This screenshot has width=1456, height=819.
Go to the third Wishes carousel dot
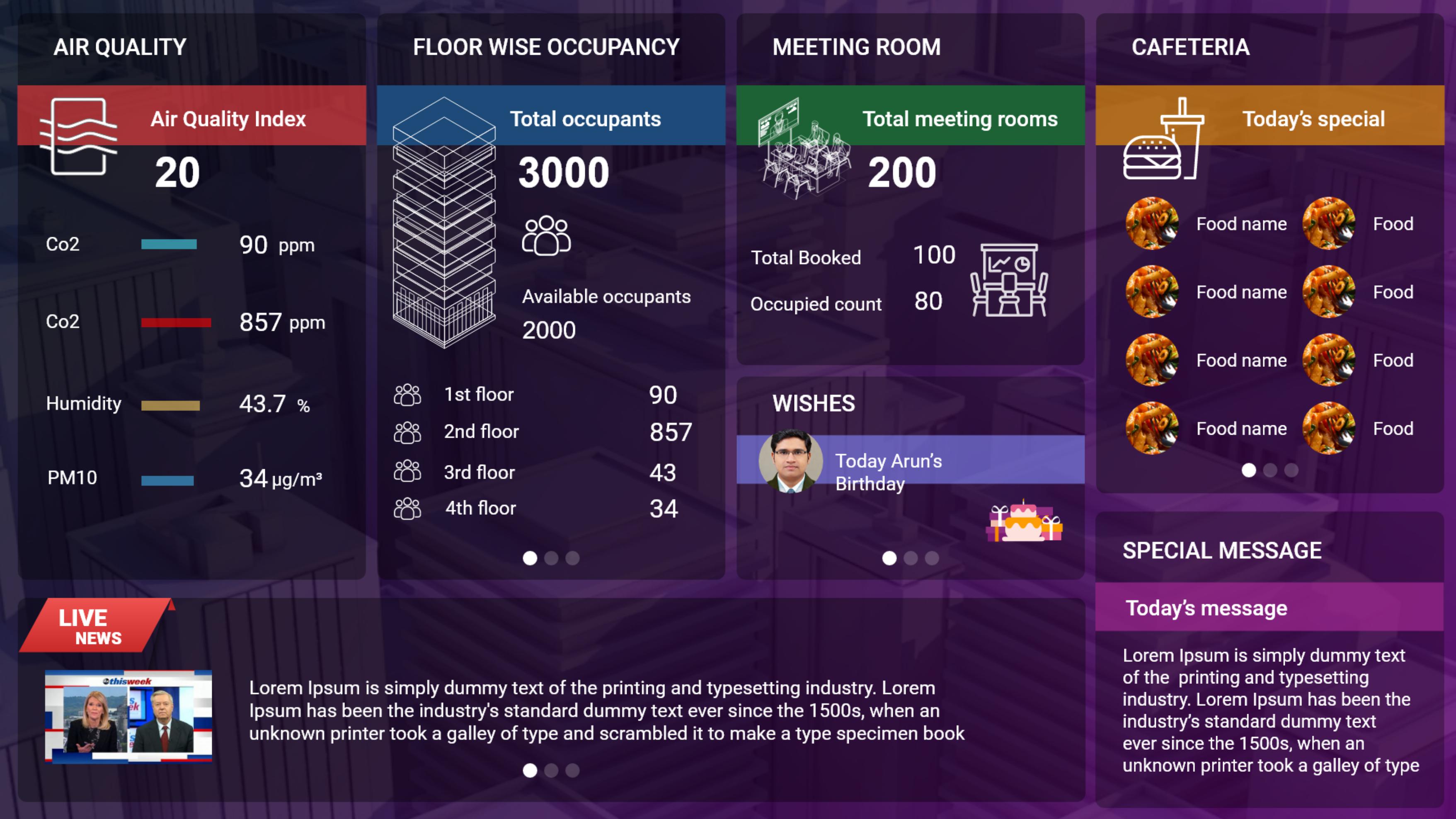(932, 558)
